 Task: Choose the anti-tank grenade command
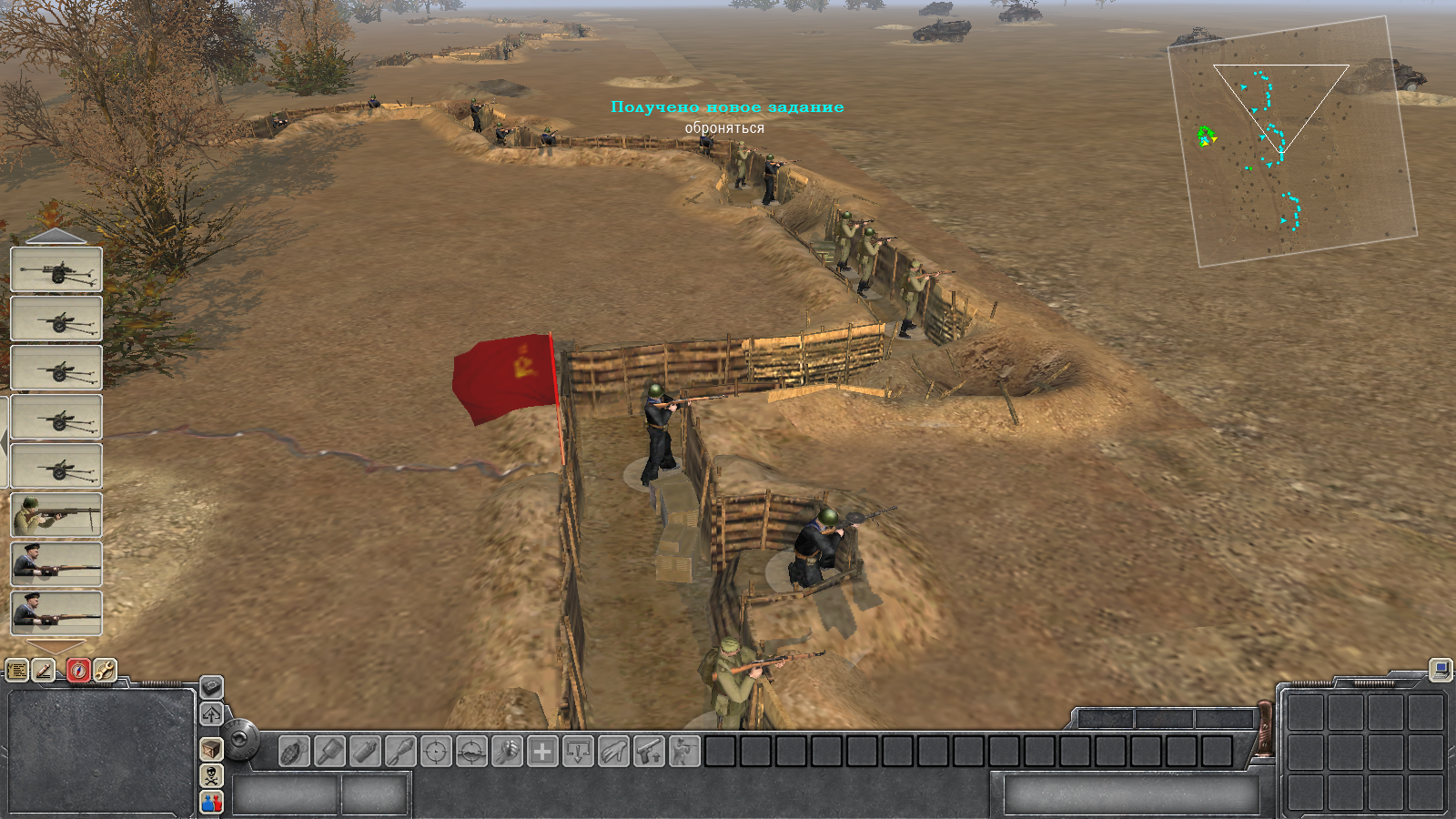click(329, 753)
